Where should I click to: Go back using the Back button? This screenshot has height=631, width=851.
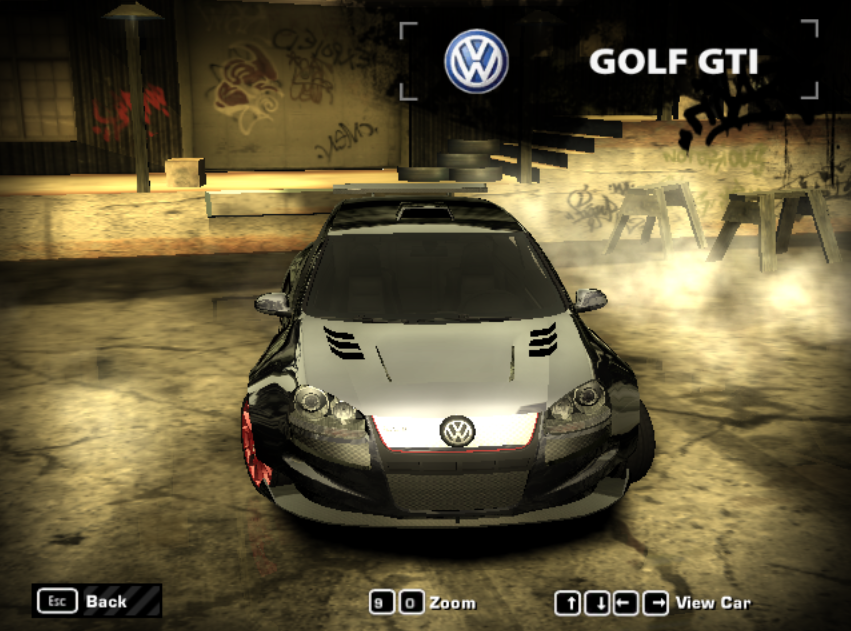[96, 601]
